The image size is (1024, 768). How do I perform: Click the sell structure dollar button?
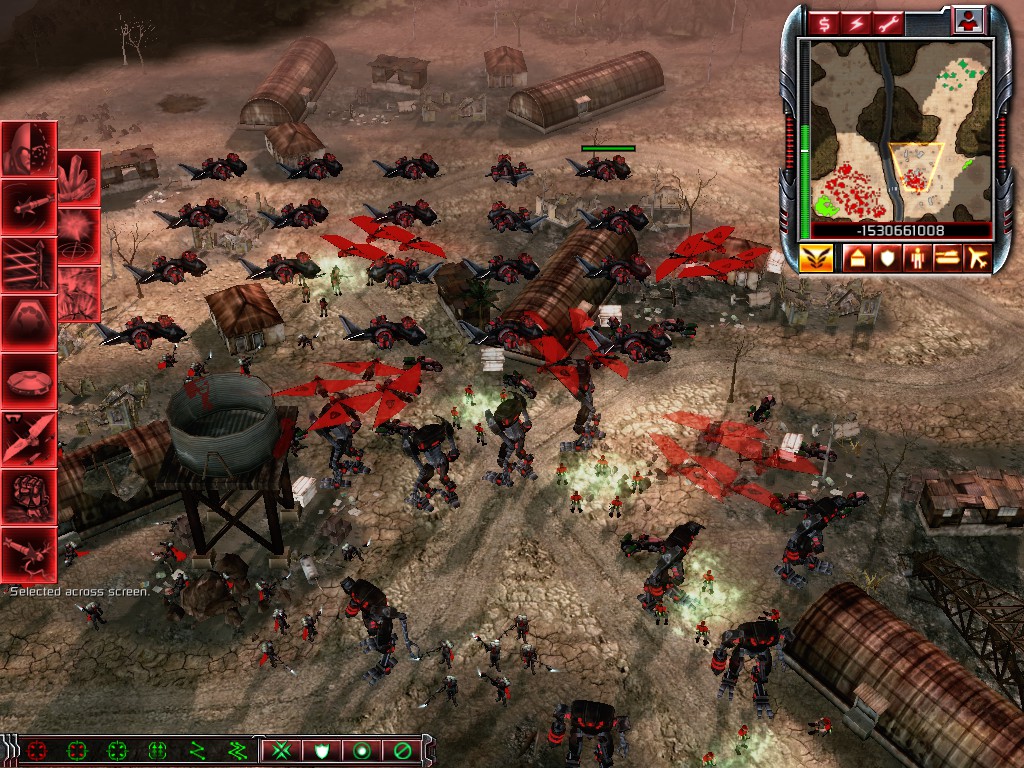point(826,22)
